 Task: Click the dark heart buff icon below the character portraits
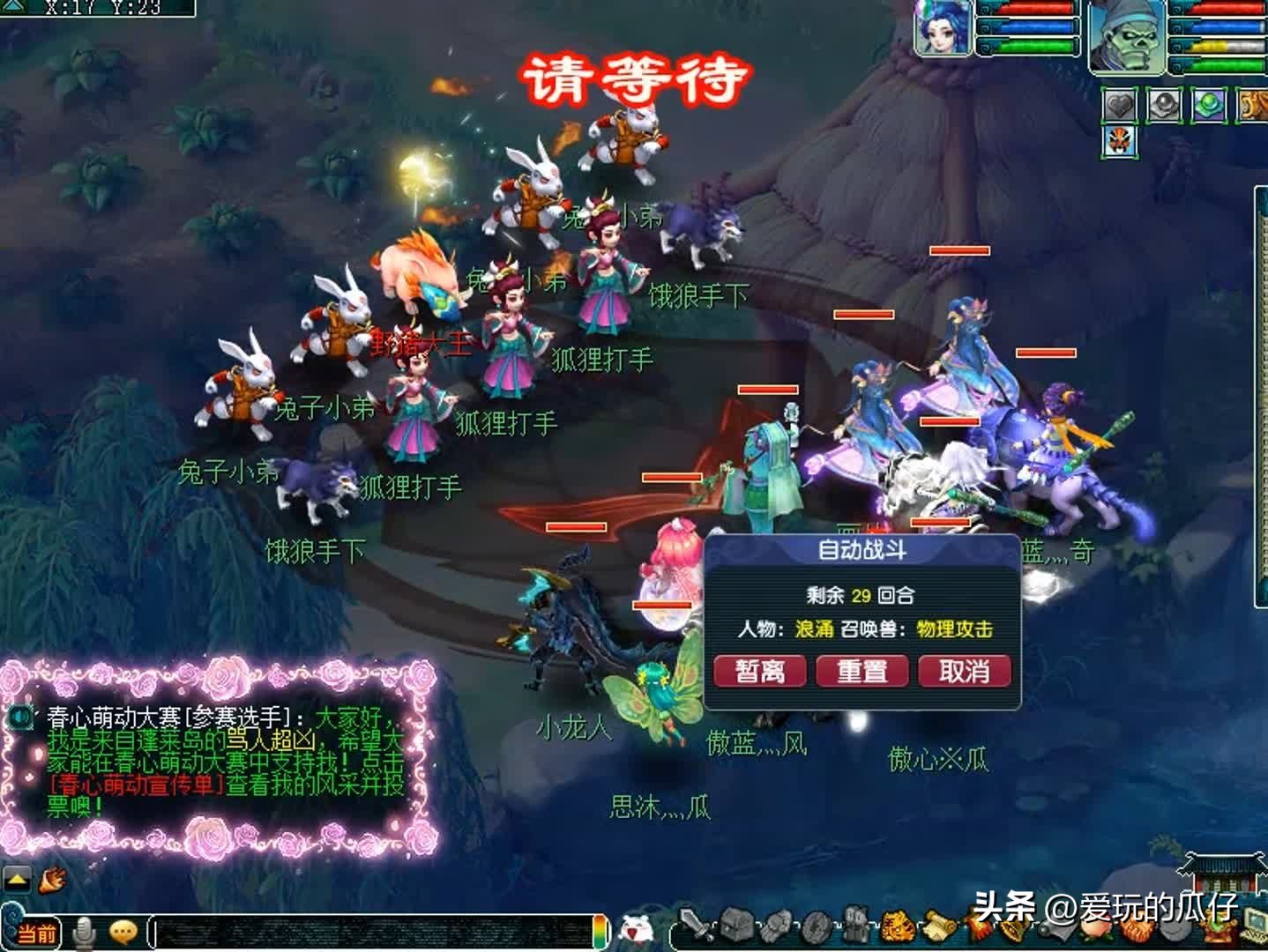coord(1118,106)
